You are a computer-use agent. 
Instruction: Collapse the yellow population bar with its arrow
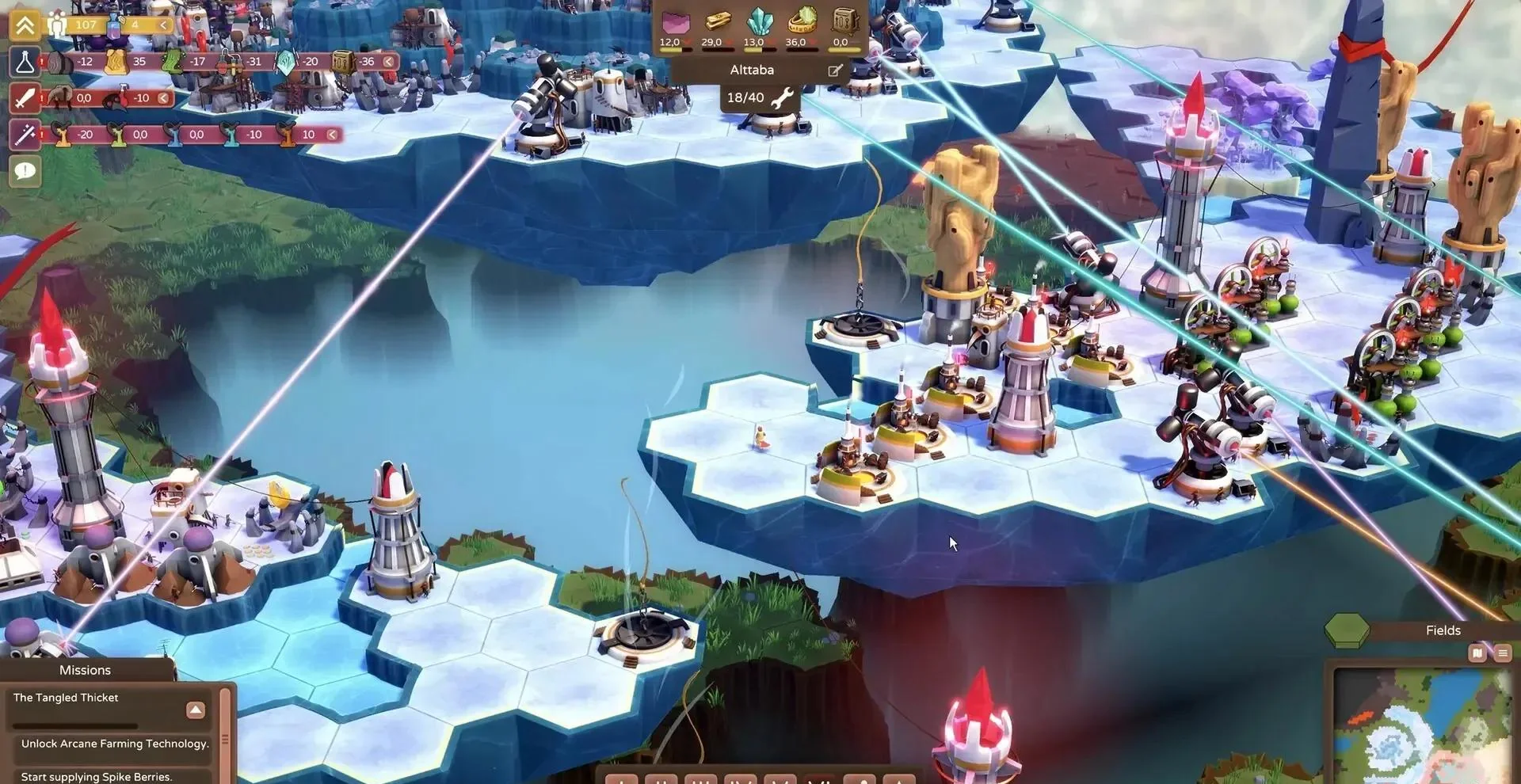click(163, 25)
